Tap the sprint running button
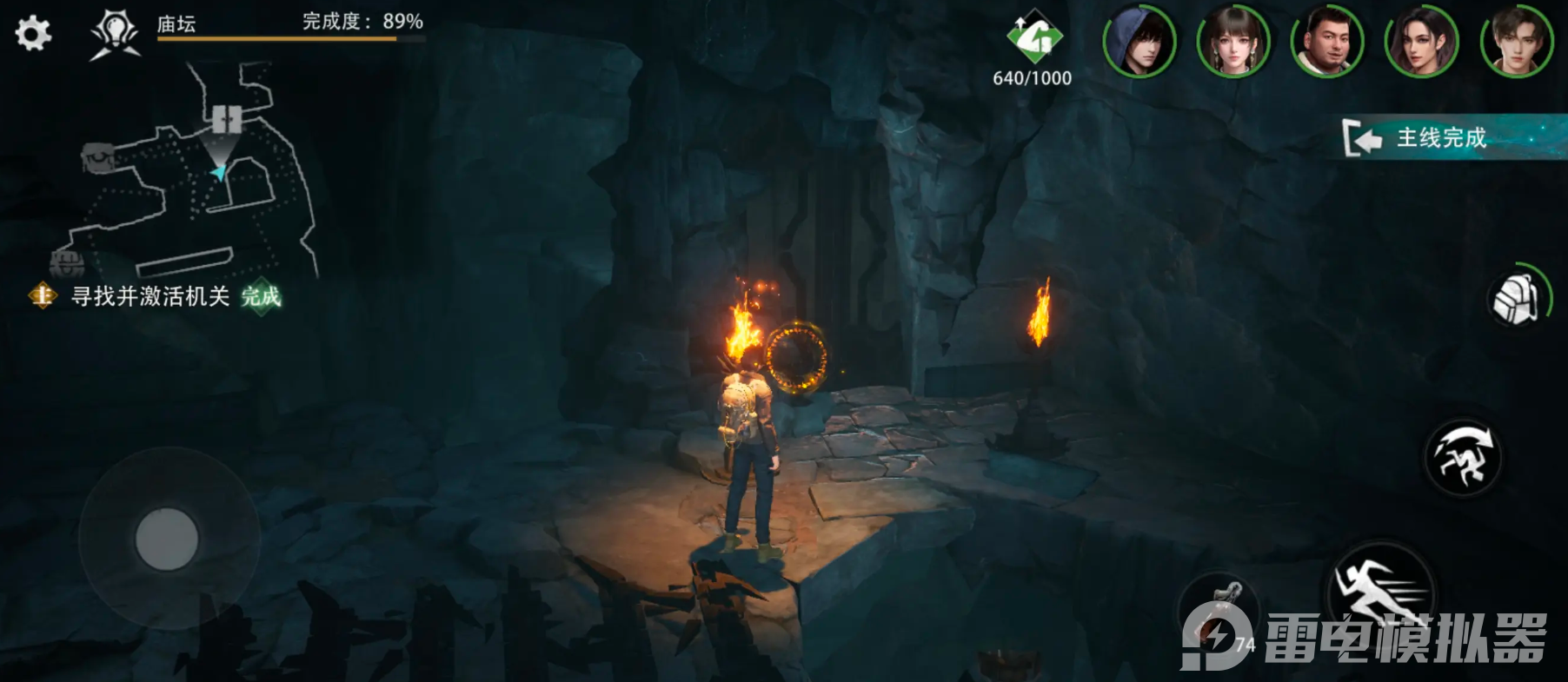 1382,591
